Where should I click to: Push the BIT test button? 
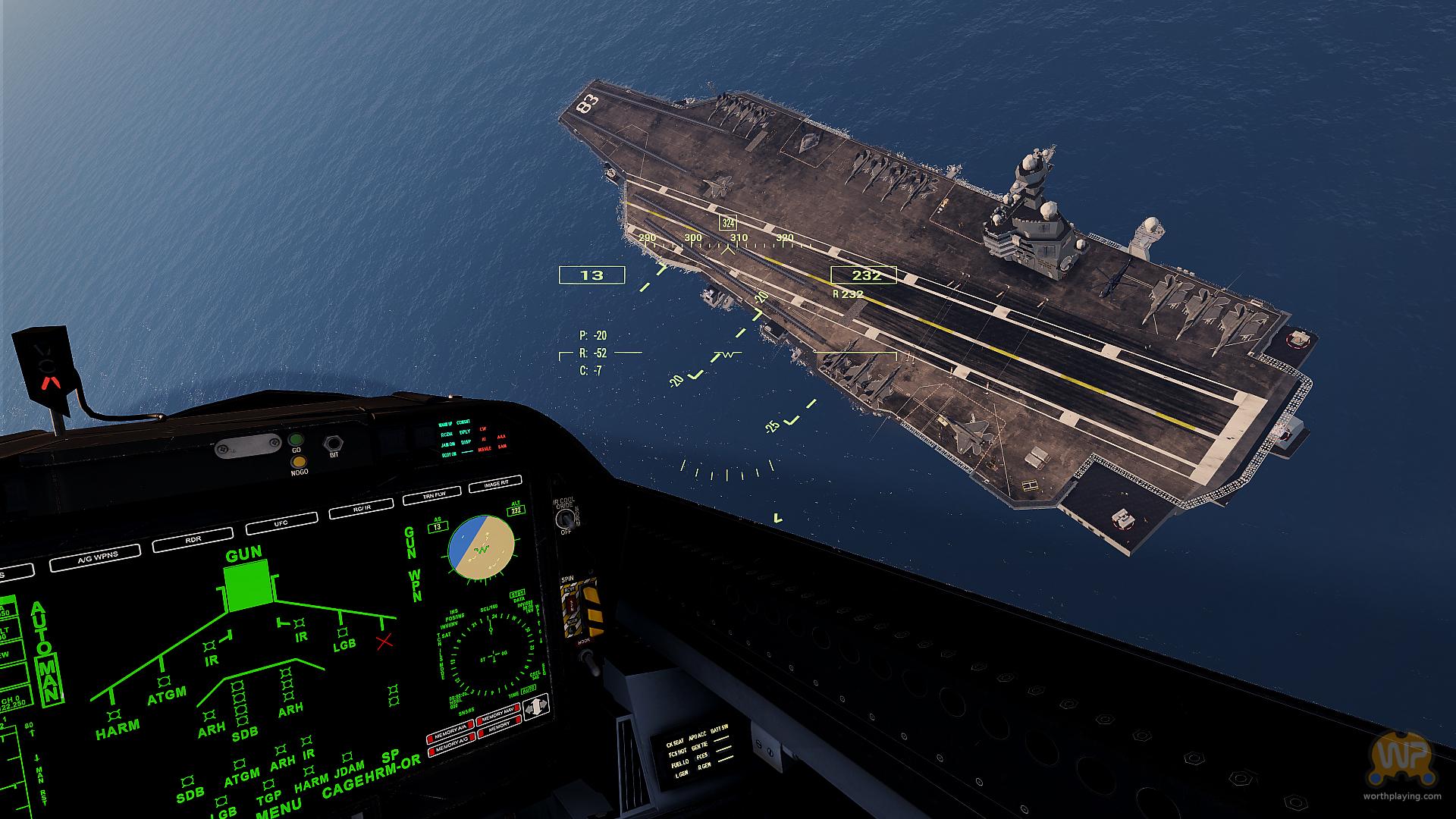coord(333,444)
